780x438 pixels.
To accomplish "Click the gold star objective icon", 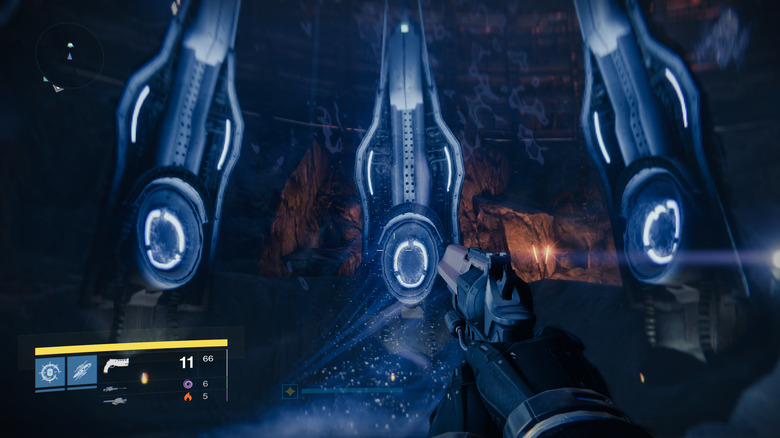I will 290,392.
